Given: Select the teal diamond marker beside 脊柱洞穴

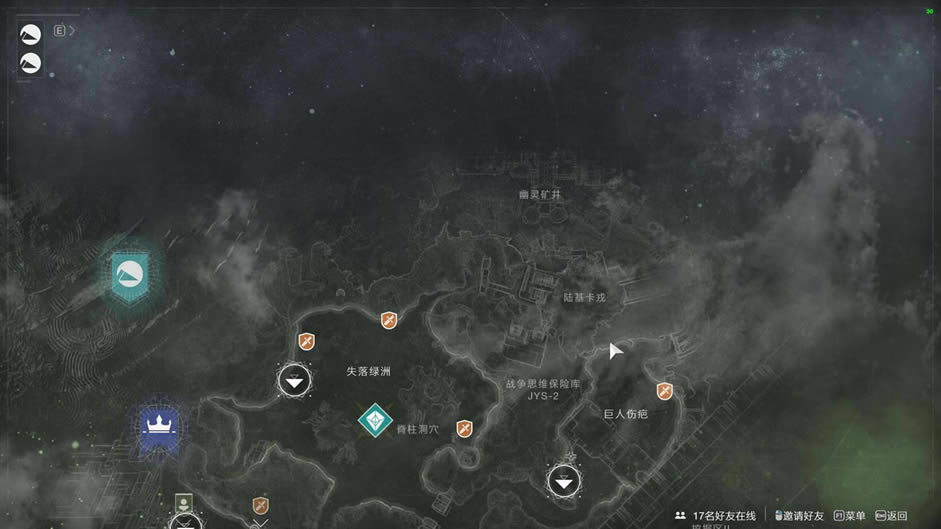Looking at the screenshot, I should click(375, 421).
